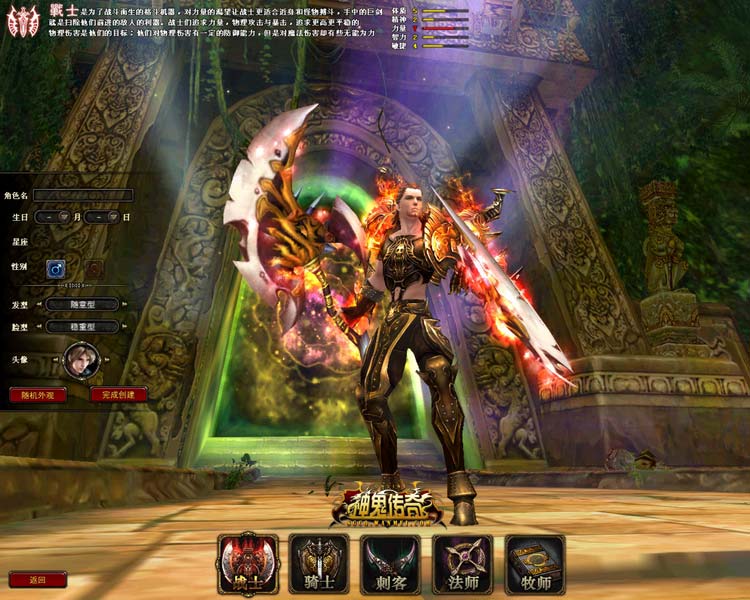
Task: Switch to the 法师 mage class
Action: (x=463, y=564)
